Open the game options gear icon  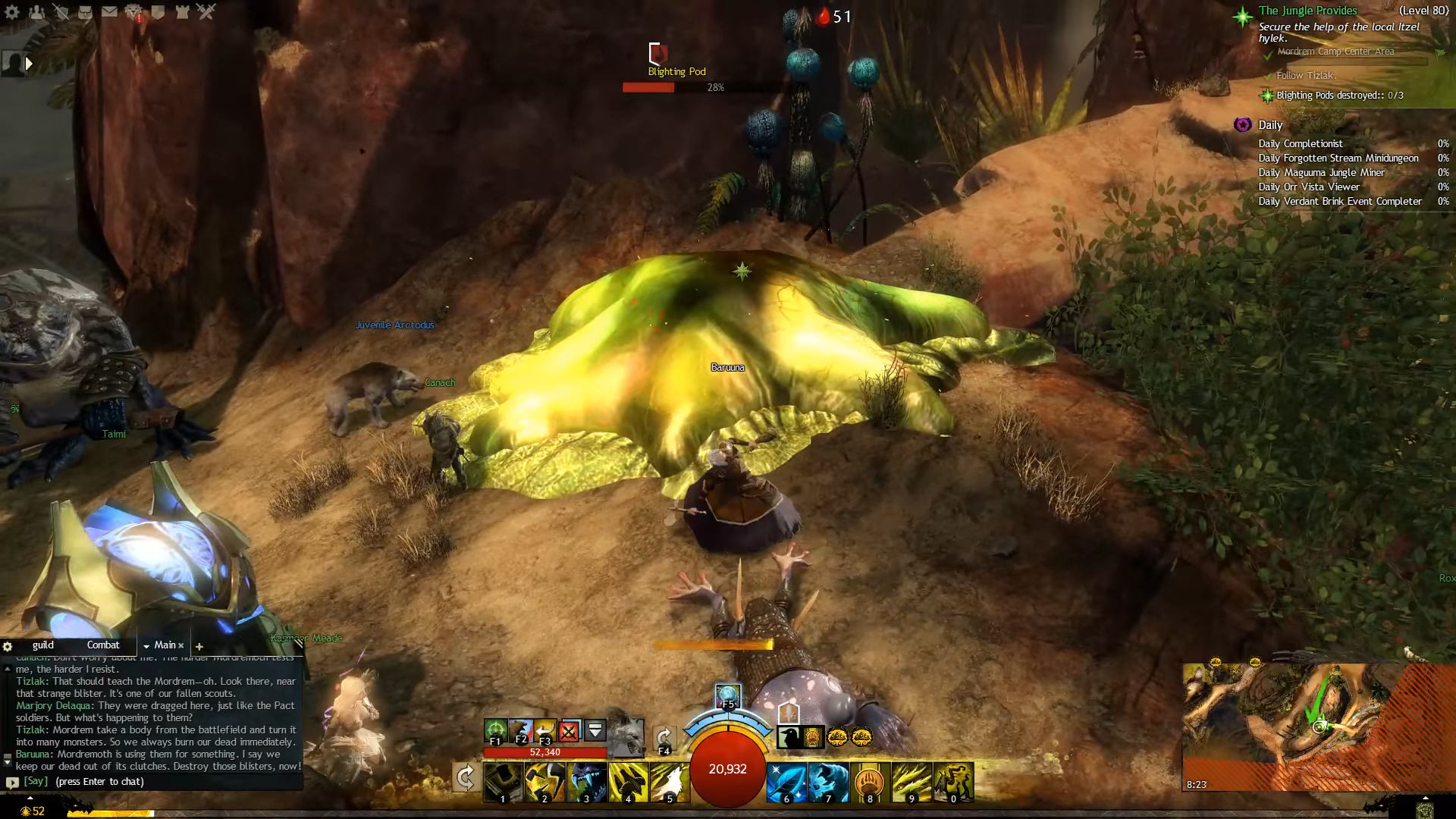11,11
